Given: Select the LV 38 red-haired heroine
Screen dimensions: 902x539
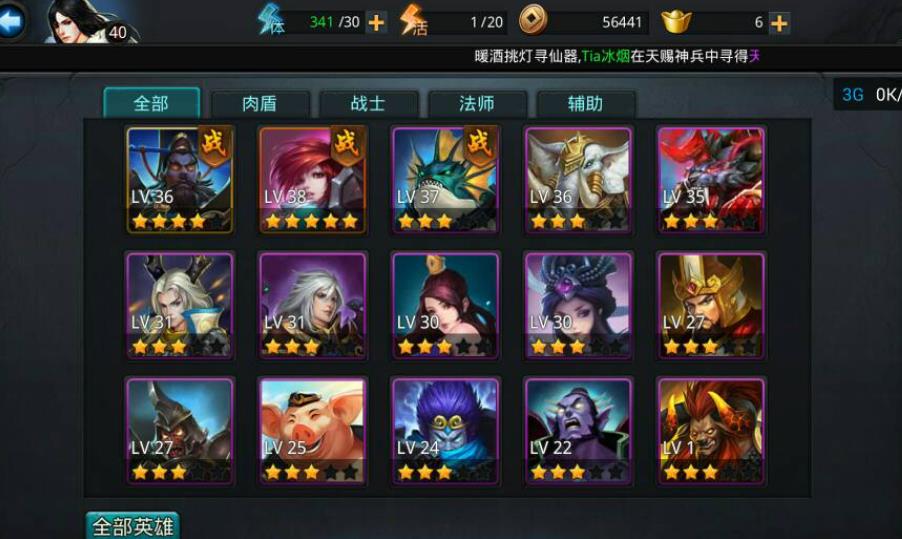Looking at the screenshot, I should [x=313, y=179].
